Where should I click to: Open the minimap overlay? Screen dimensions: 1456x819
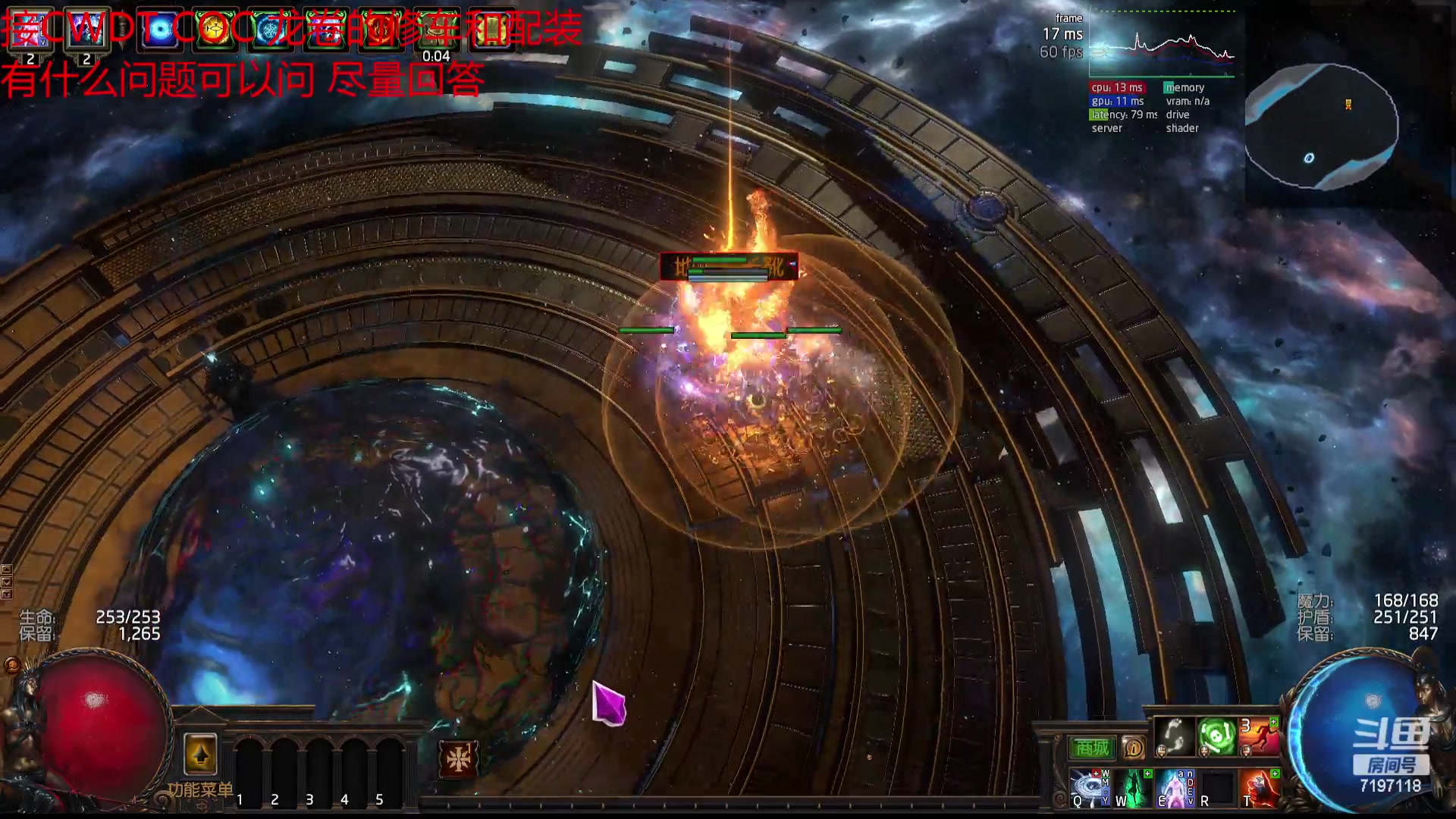tap(1321, 126)
